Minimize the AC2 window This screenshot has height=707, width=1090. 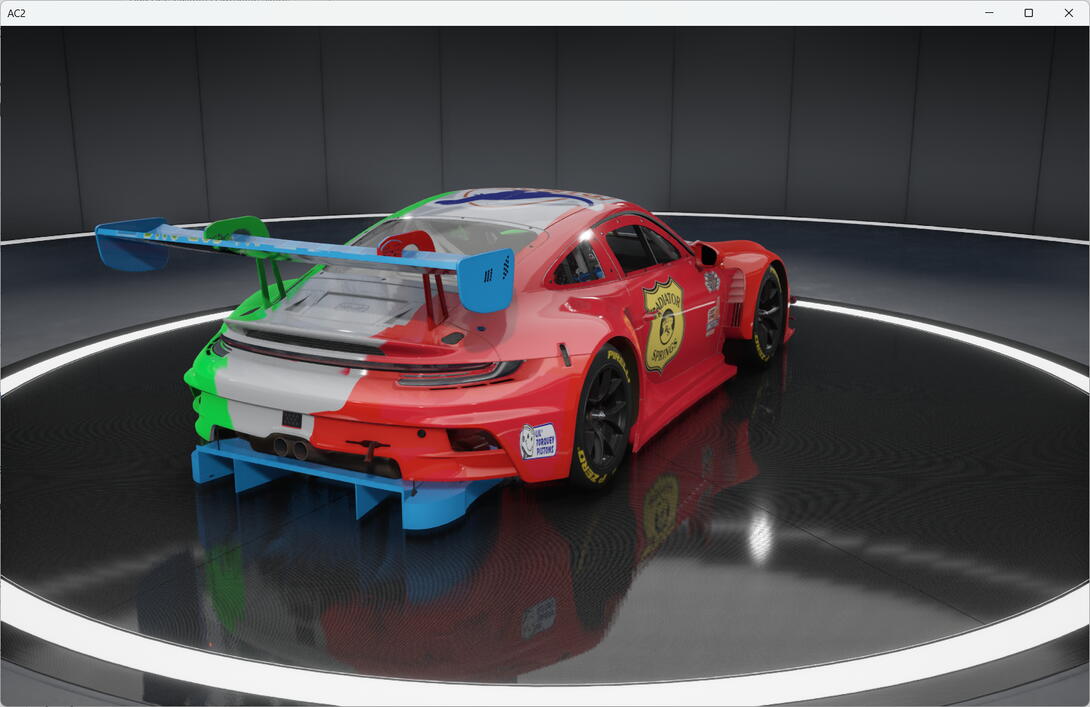[x=989, y=13]
